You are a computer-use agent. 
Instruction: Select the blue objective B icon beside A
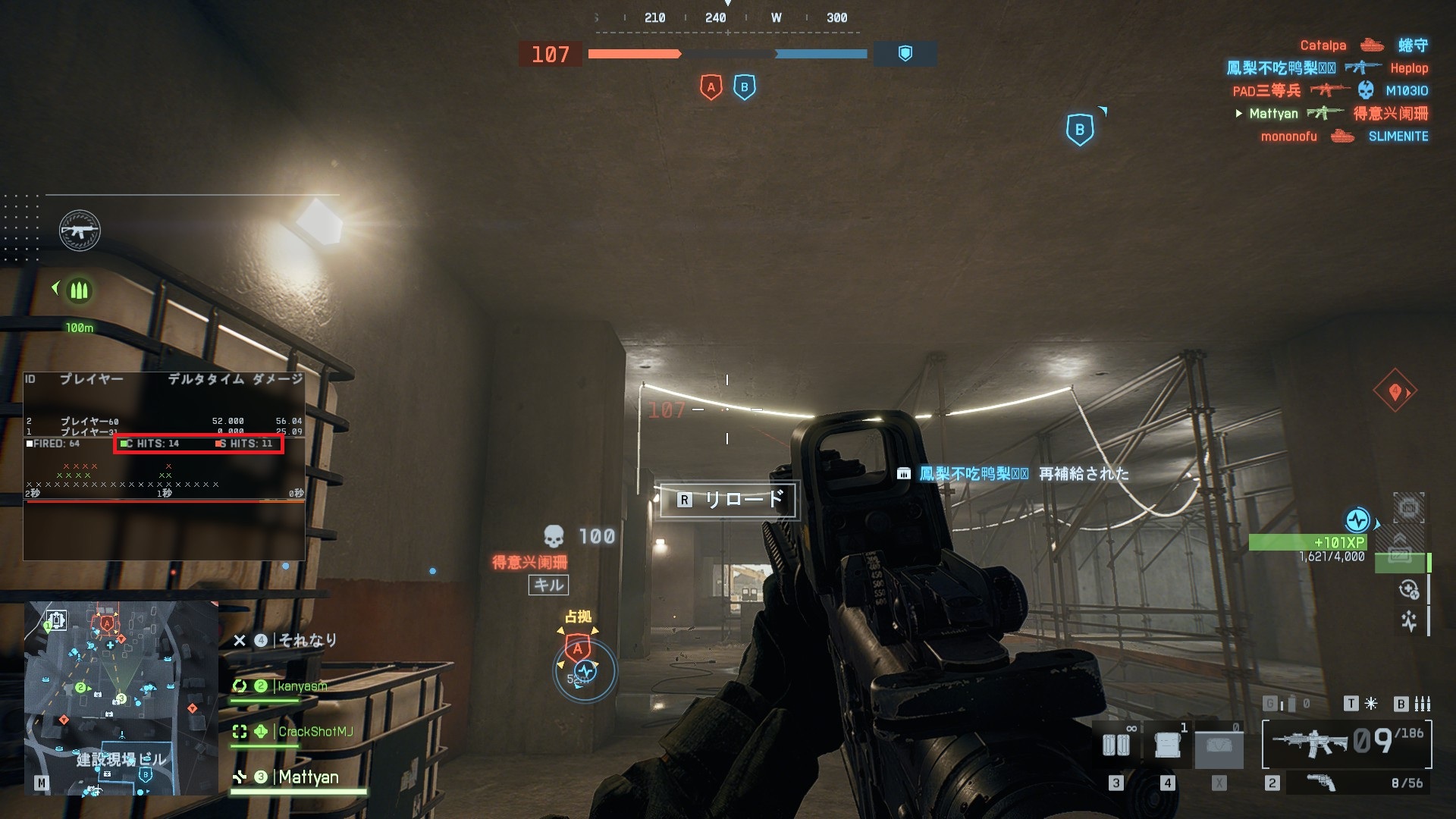point(744,87)
